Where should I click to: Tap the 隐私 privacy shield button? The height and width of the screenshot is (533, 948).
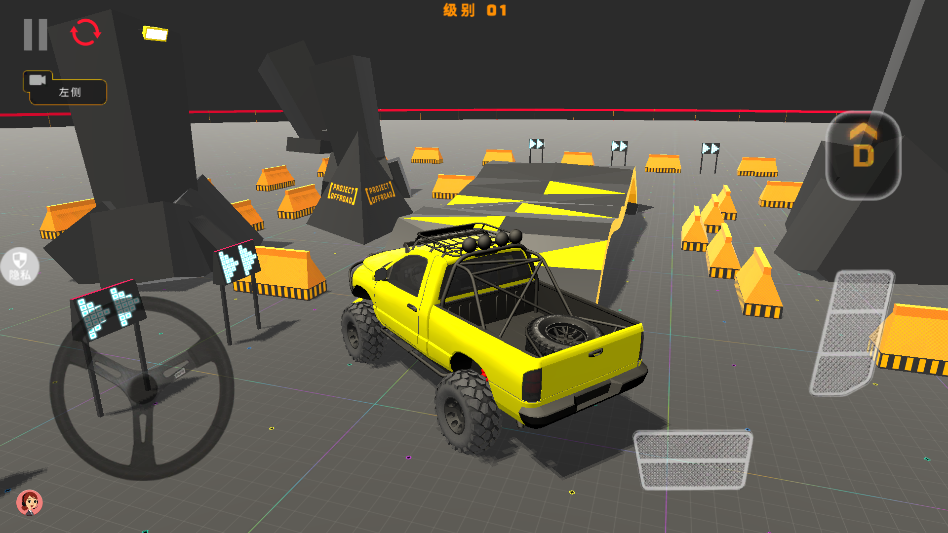20,266
